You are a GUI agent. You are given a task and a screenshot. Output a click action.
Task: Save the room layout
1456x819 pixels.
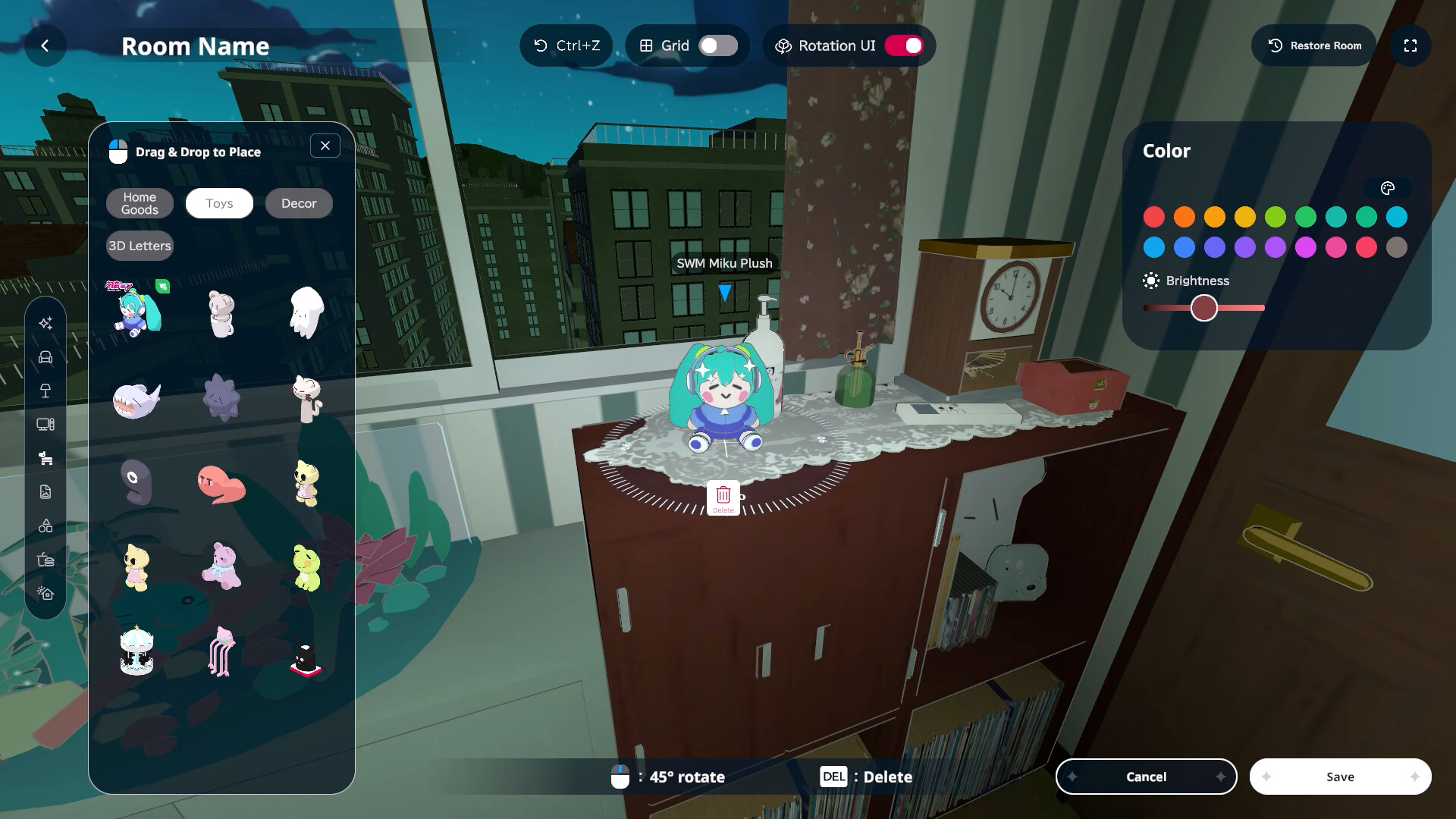(x=1340, y=777)
